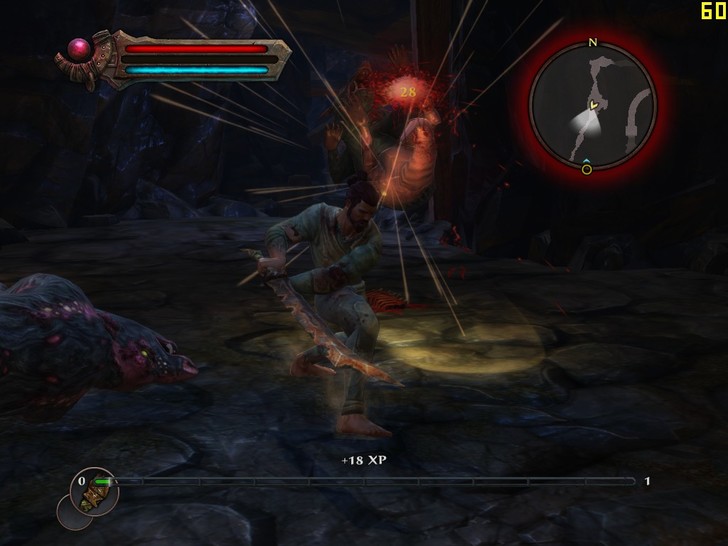Click the gold quest ring marker on minimap
The width and height of the screenshot is (728, 546).
[x=587, y=169]
